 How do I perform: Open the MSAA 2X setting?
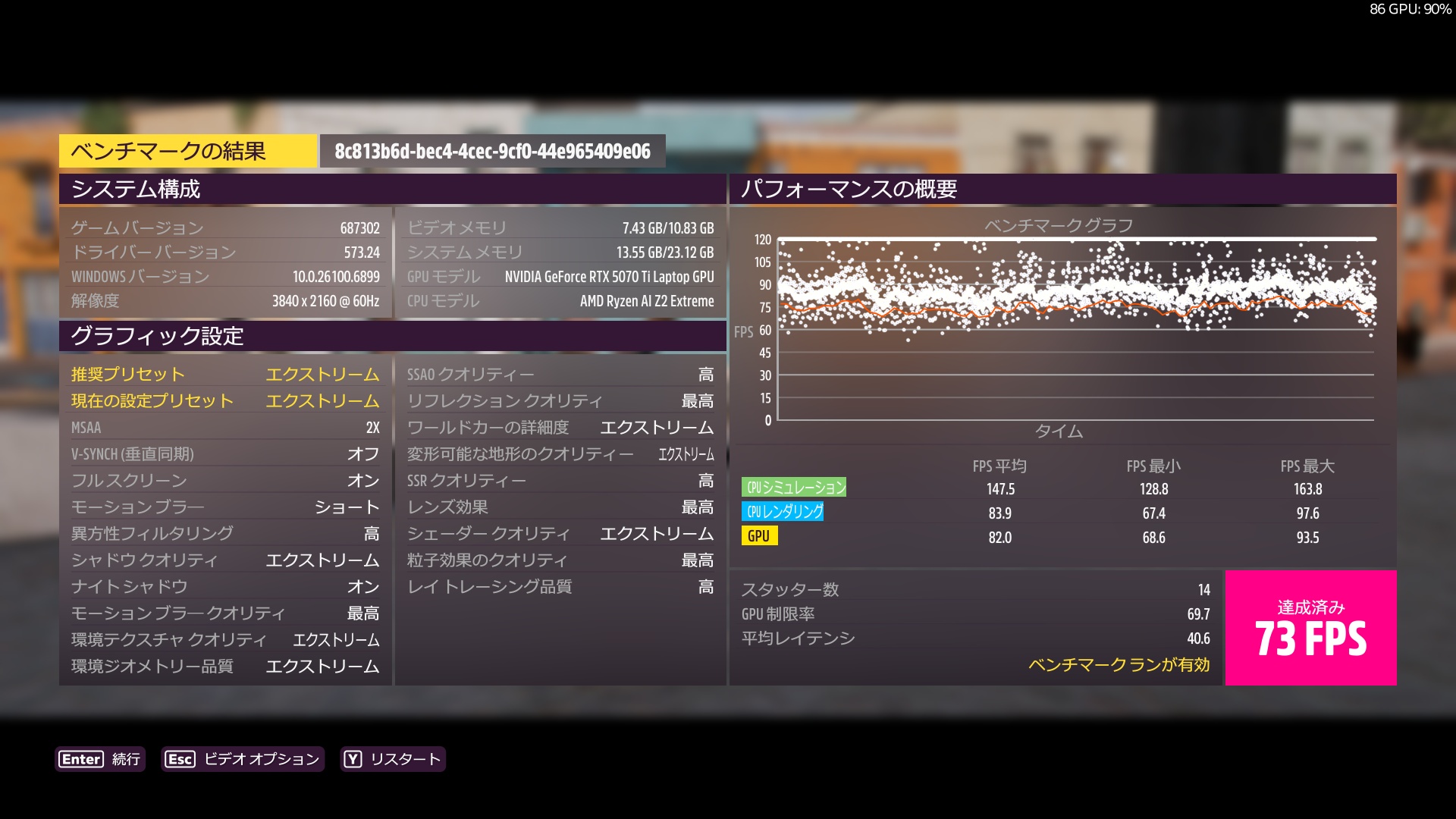[x=224, y=427]
